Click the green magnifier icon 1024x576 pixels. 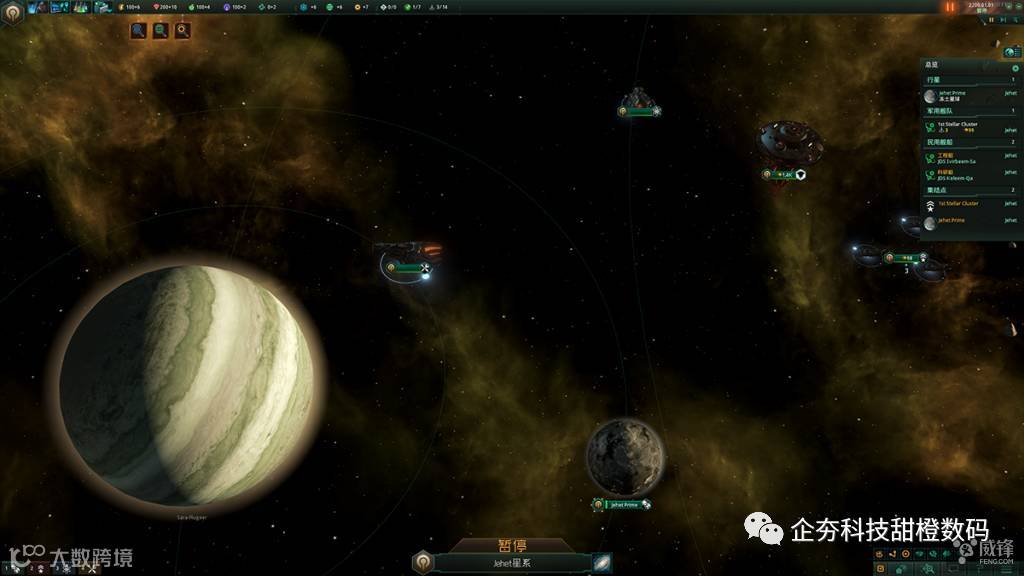pos(161,31)
